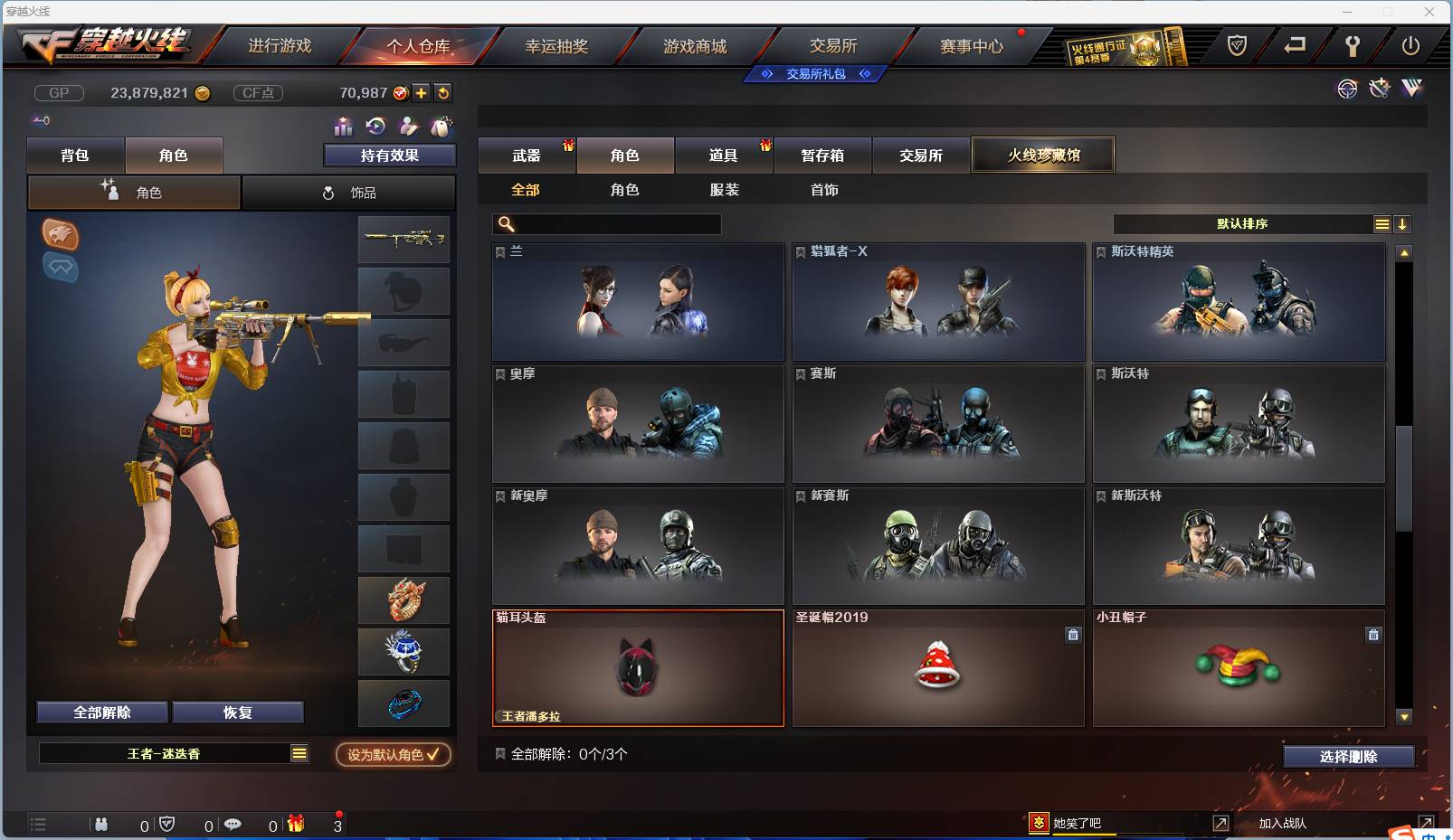
Task: Open the CF points recharge plus icon
Action: coord(421,92)
